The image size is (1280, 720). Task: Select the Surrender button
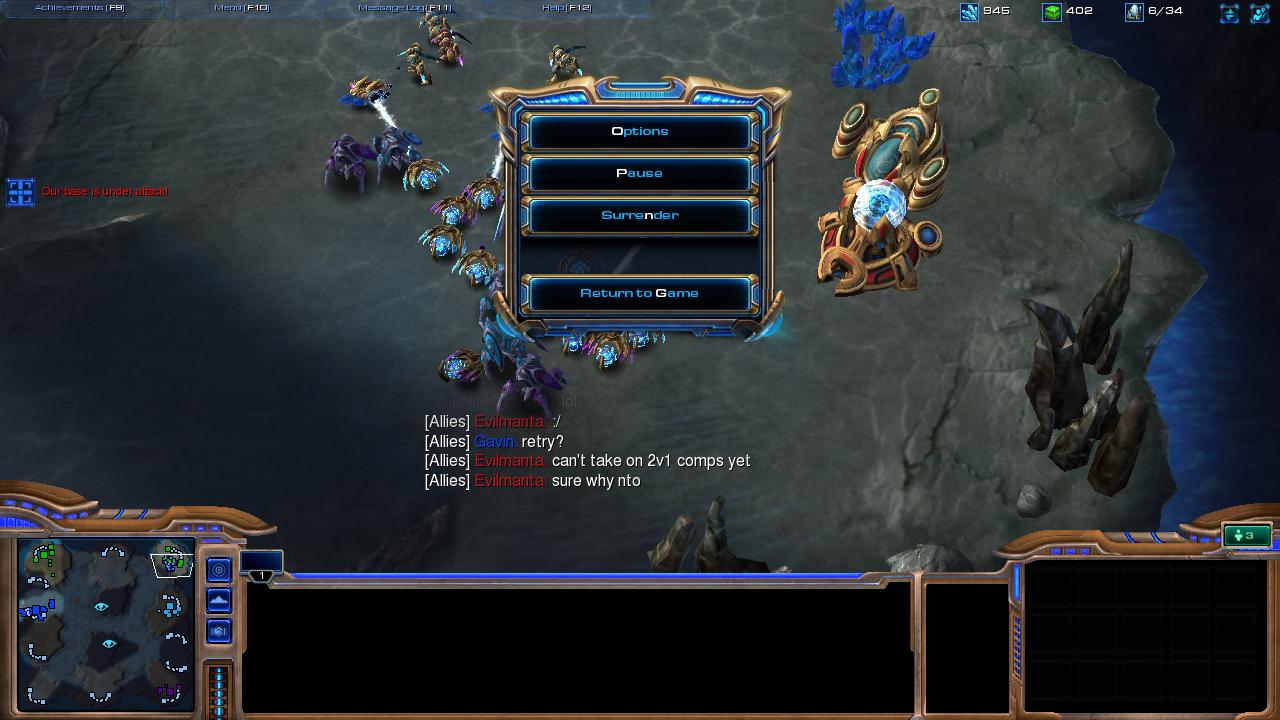coord(640,215)
